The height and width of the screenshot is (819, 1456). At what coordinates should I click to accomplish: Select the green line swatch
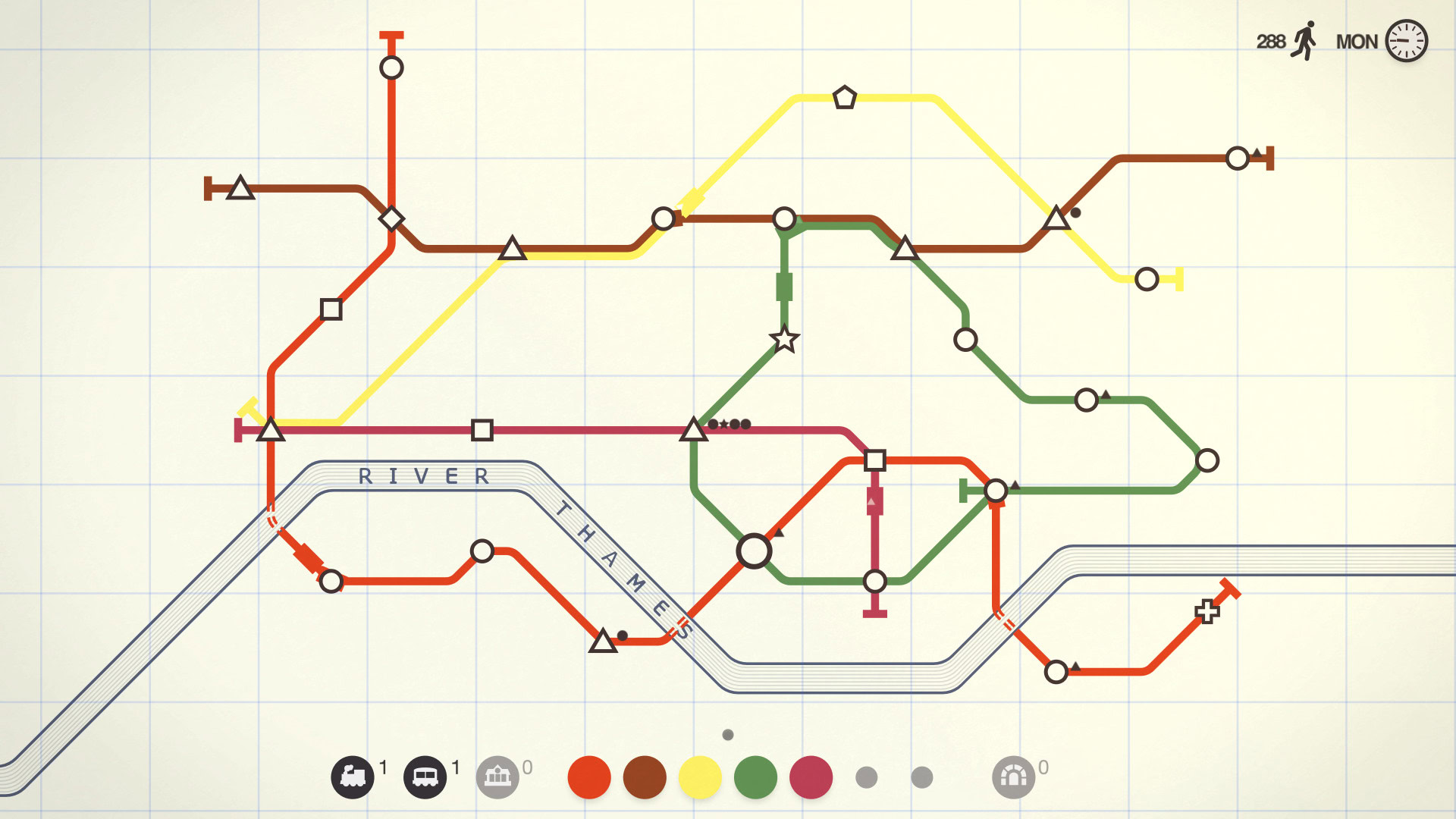pyautogui.click(x=758, y=777)
